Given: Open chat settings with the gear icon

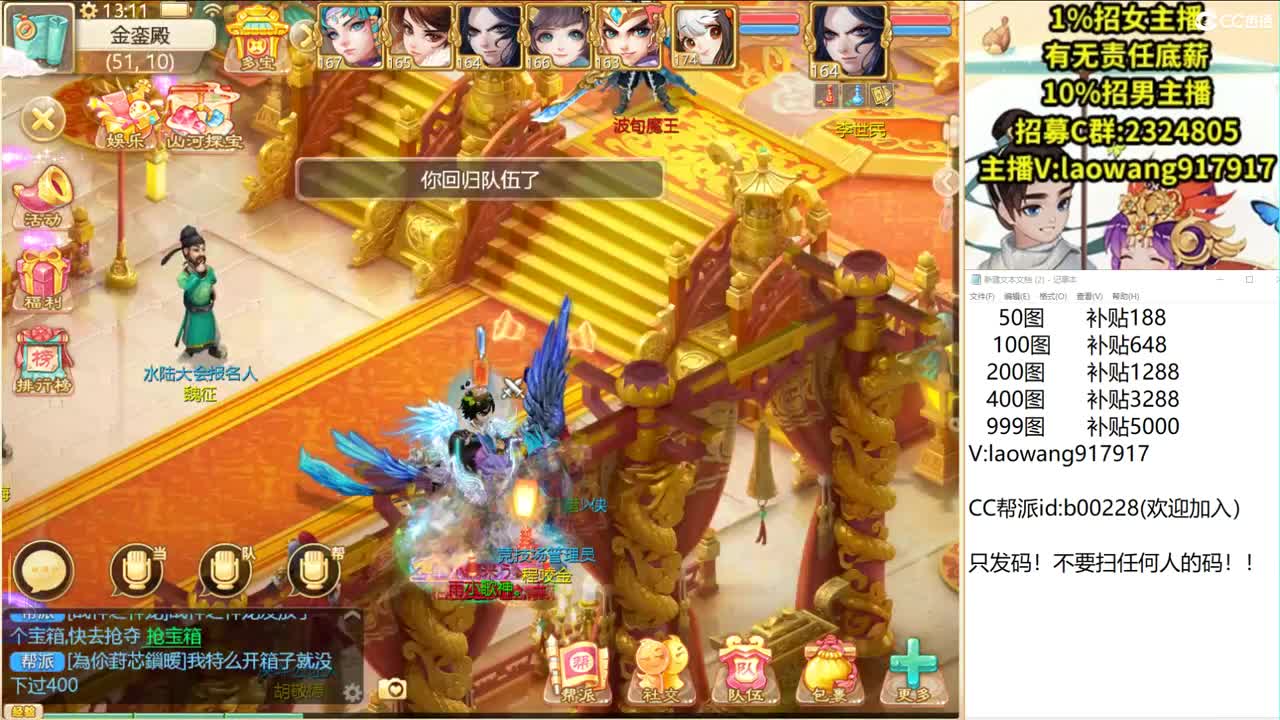Looking at the screenshot, I should click(x=351, y=689).
